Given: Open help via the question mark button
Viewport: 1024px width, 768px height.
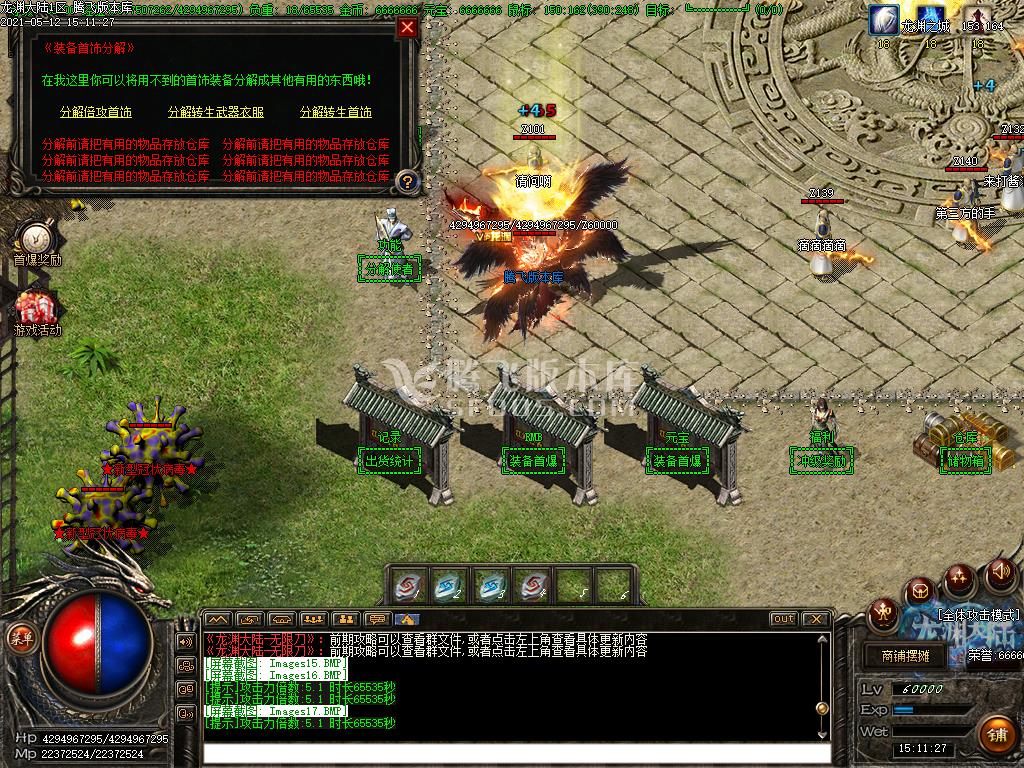Looking at the screenshot, I should tap(407, 181).
